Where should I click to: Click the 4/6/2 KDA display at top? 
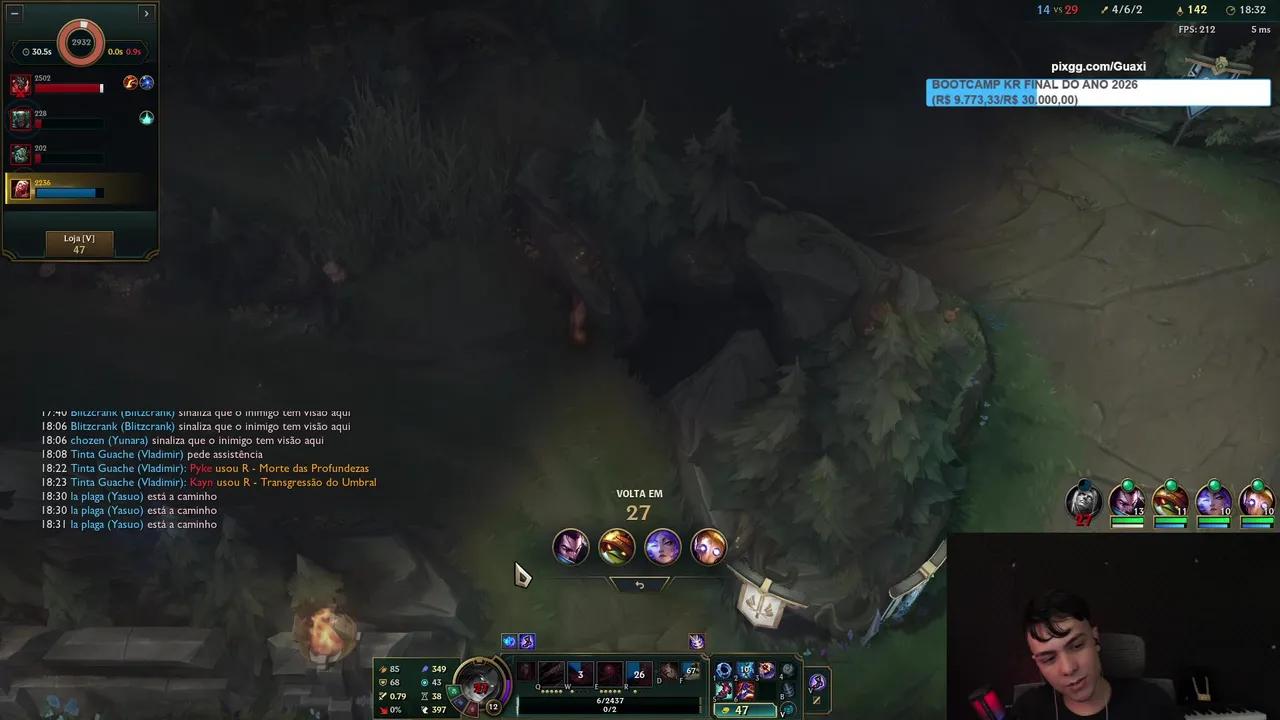click(x=1127, y=9)
